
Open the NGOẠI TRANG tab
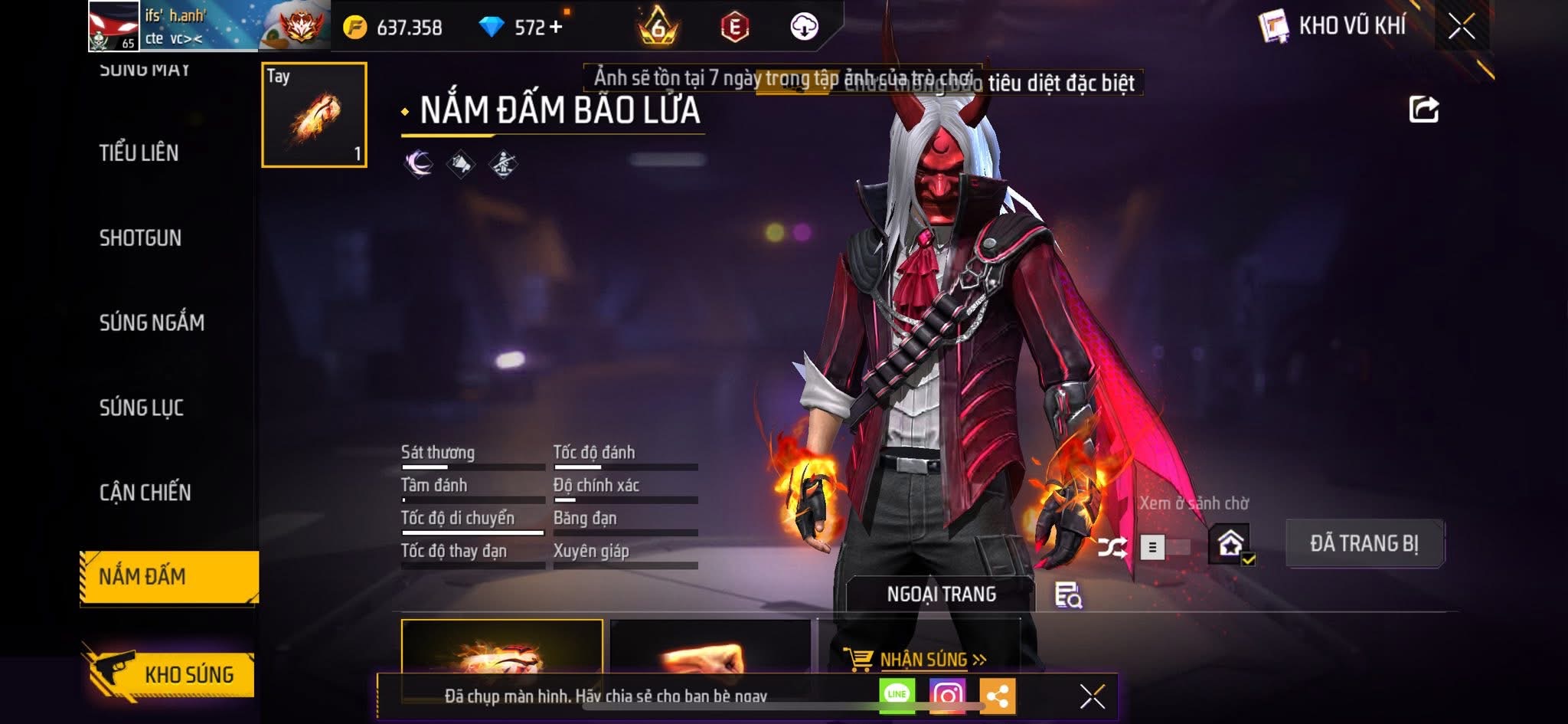point(941,594)
